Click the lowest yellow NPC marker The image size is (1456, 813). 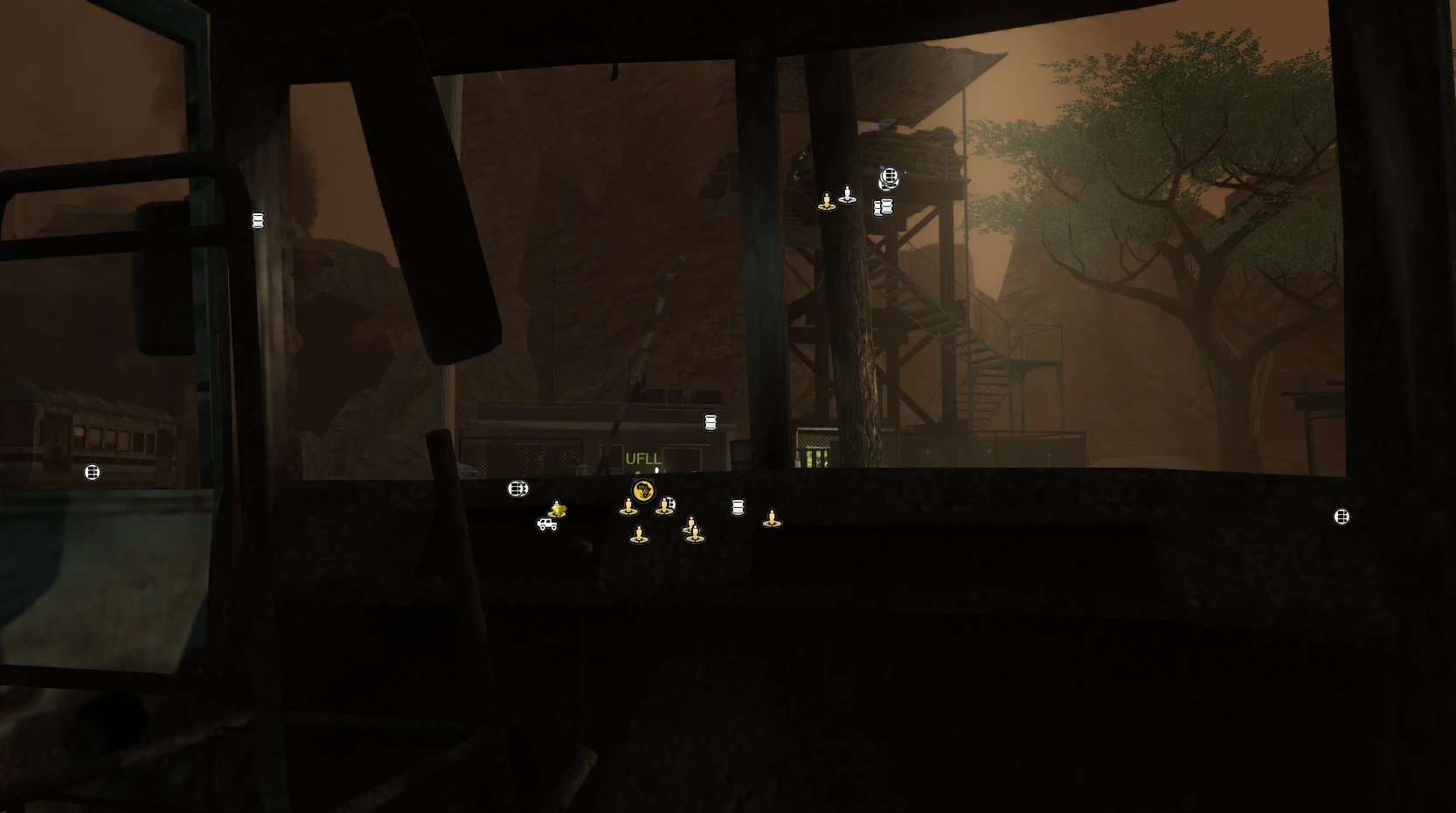pyautogui.click(x=639, y=535)
